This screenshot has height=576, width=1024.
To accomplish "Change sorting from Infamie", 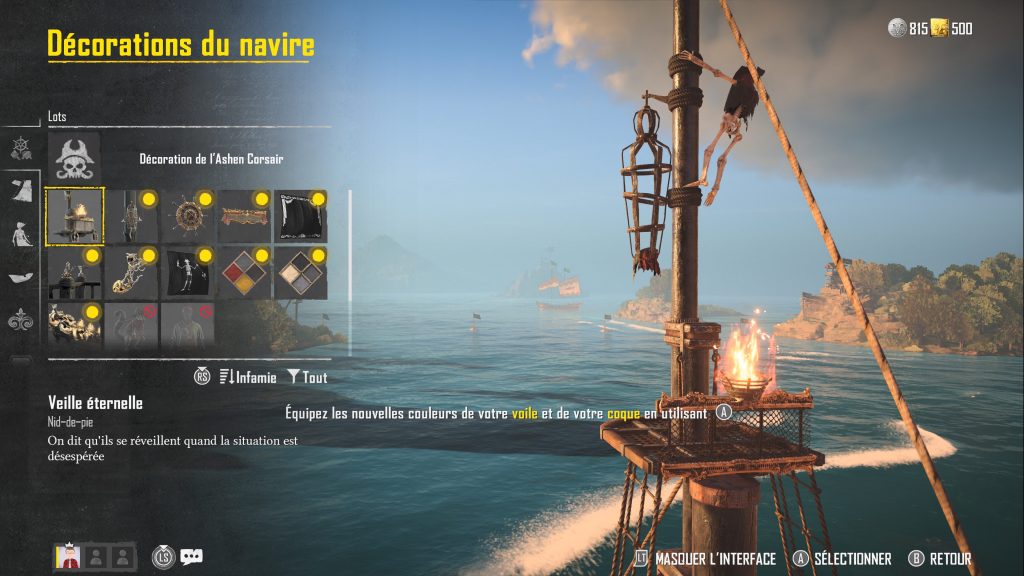I will tap(247, 377).
